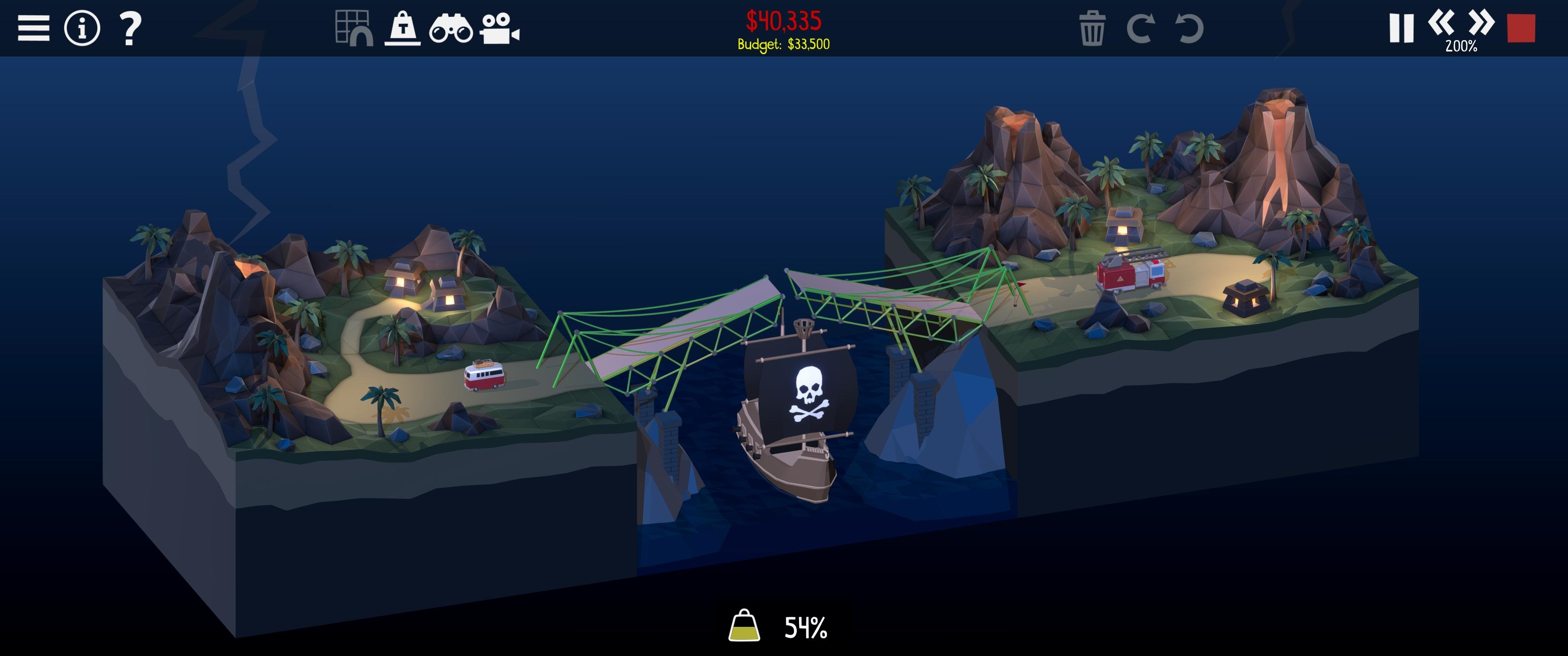
Task: Toggle the weight stress display icon
Action: click(x=402, y=29)
